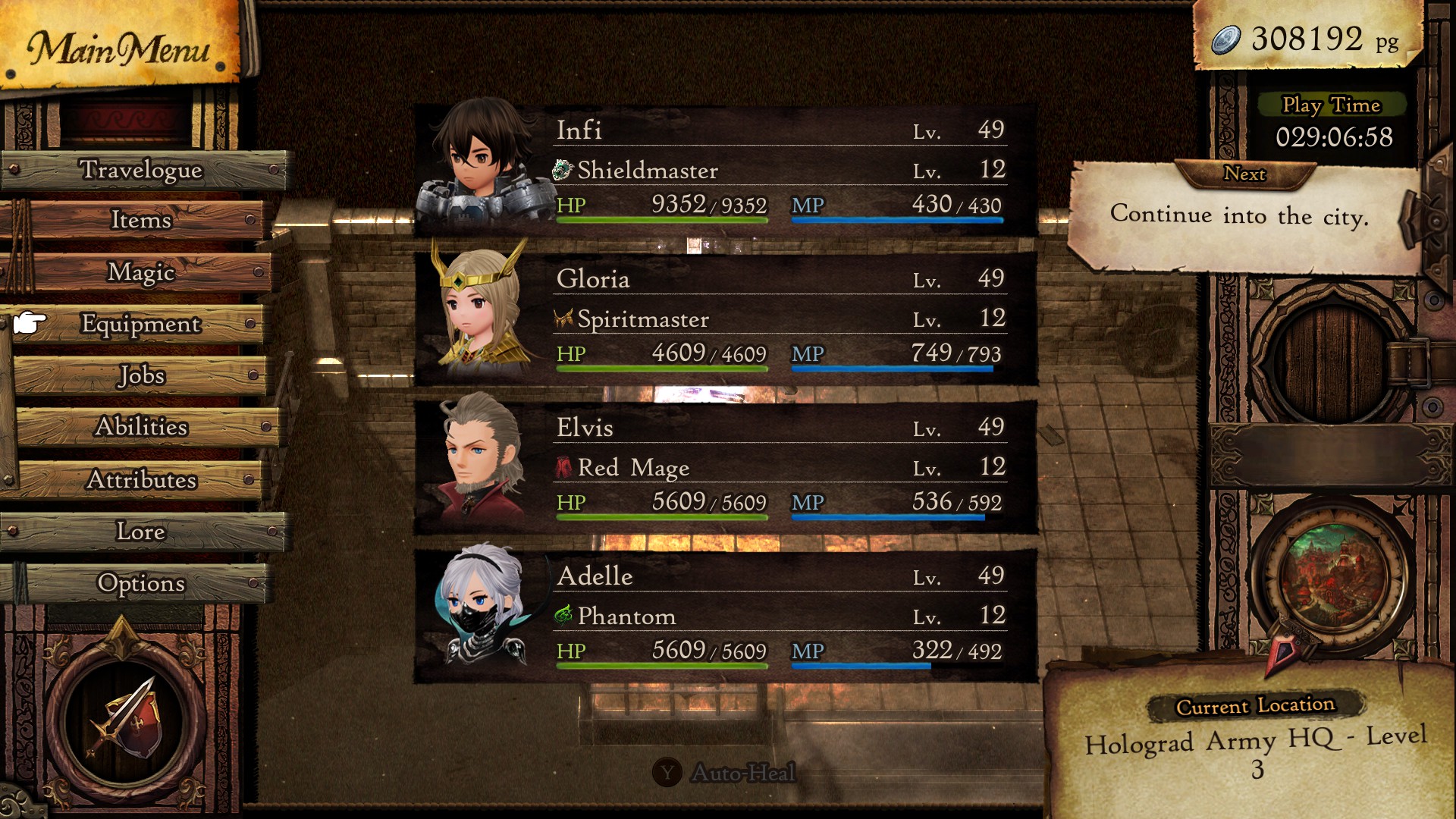The width and height of the screenshot is (1456, 819).
Task: Open the Jobs menu
Action: 141,375
